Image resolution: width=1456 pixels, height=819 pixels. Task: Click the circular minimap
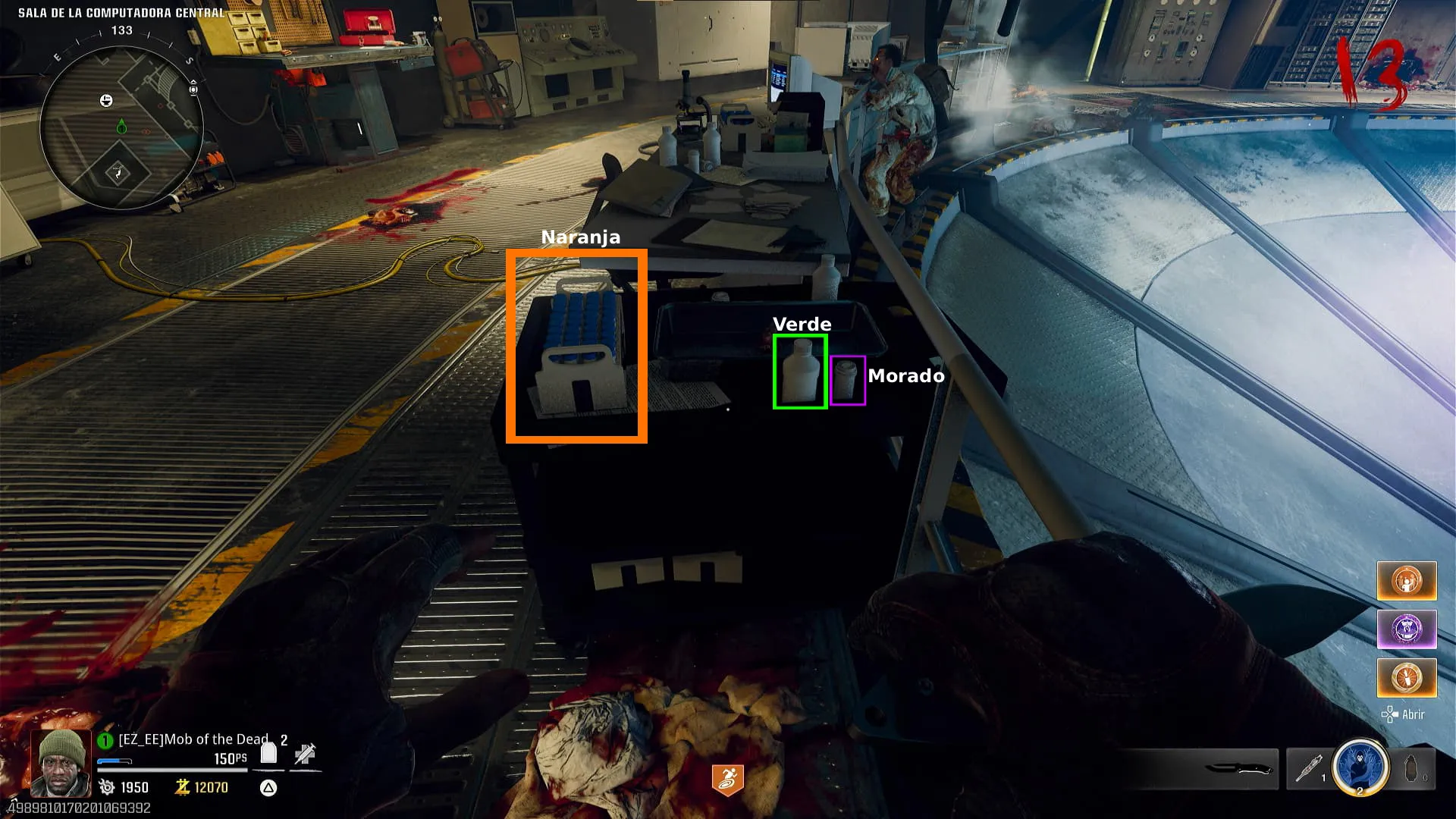click(x=121, y=127)
